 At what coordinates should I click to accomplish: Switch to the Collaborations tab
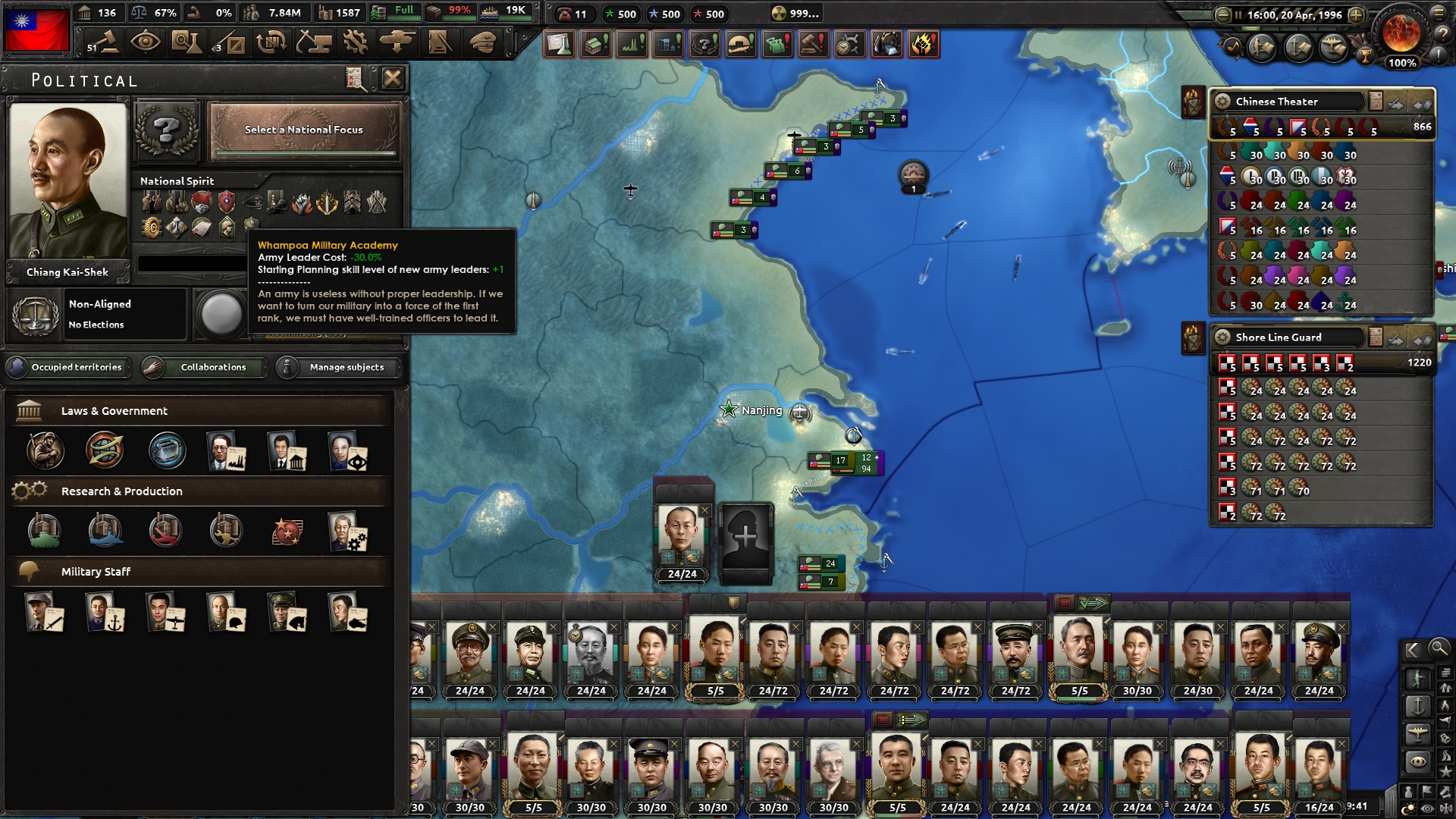(x=205, y=368)
